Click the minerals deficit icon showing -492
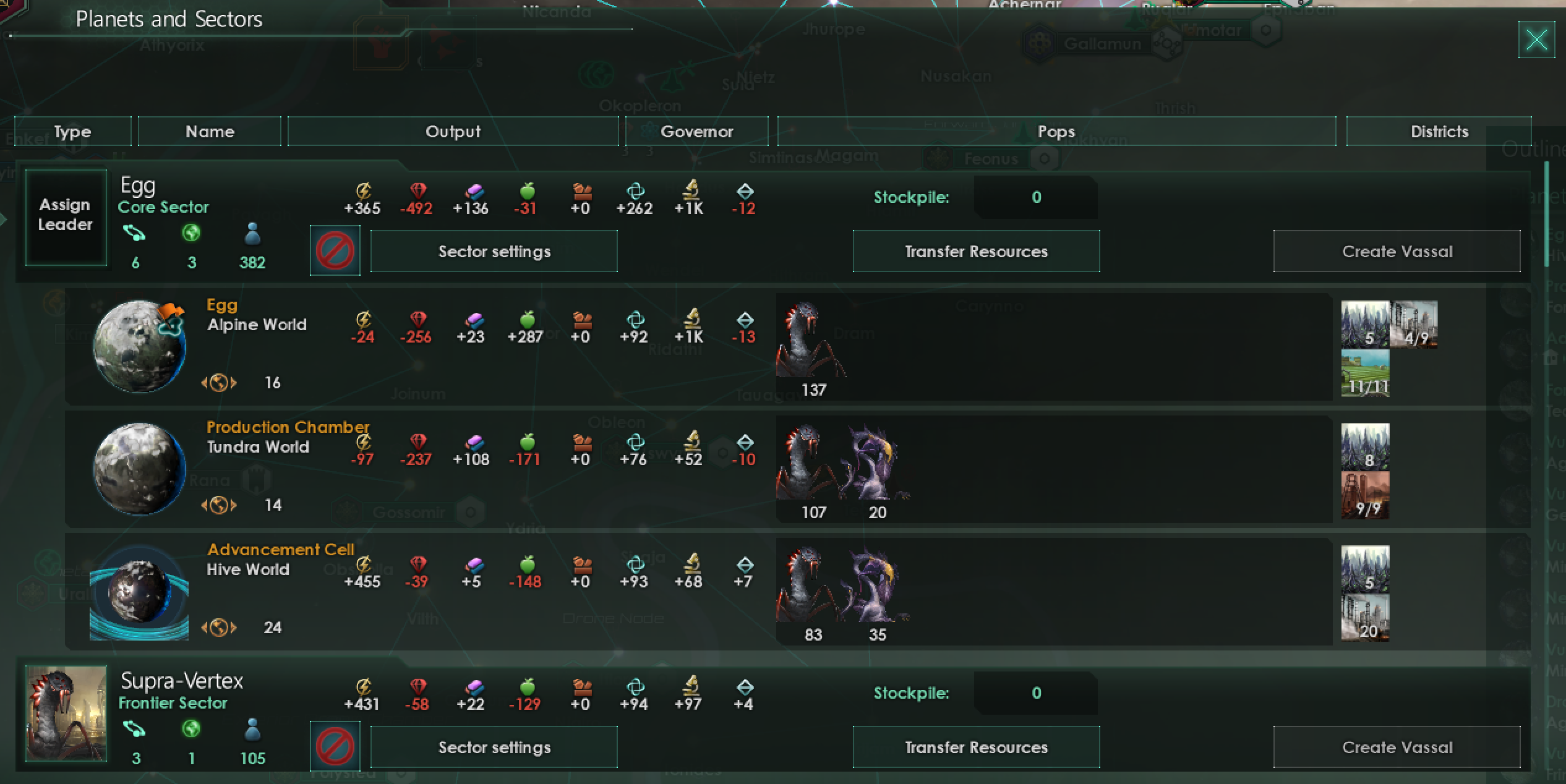1566x784 pixels. [417, 190]
